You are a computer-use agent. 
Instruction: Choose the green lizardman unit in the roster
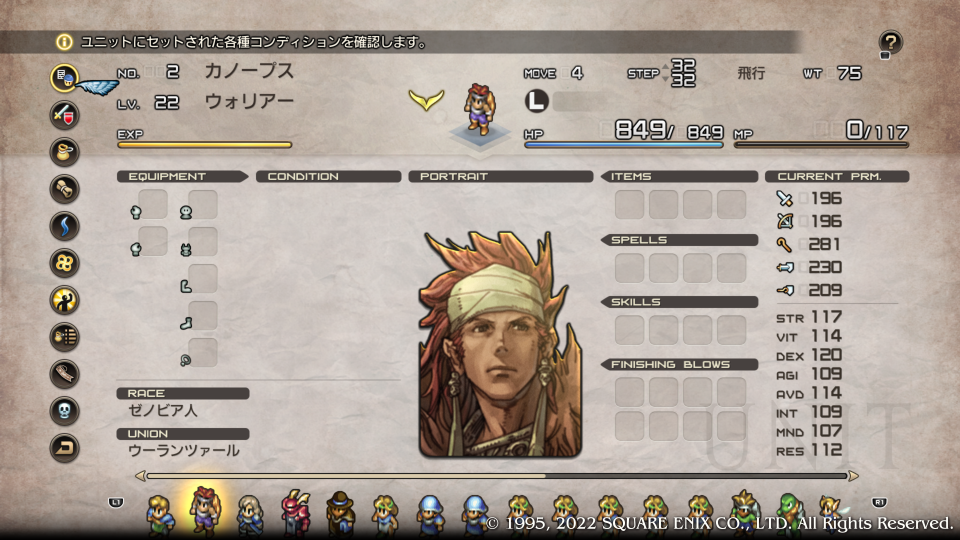coord(788,512)
